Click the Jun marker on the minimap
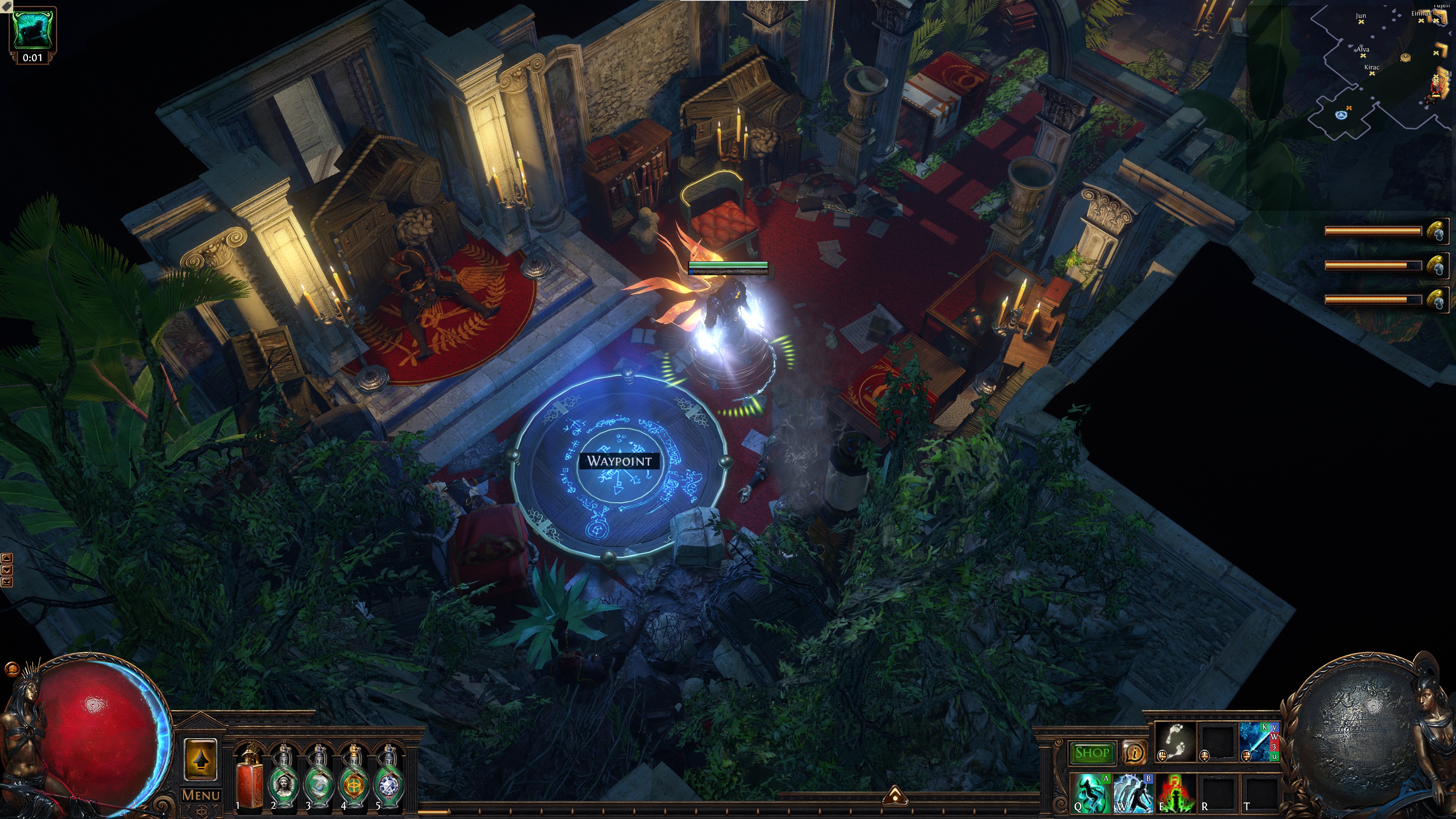The image size is (1456, 819). tap(1361, 22)
